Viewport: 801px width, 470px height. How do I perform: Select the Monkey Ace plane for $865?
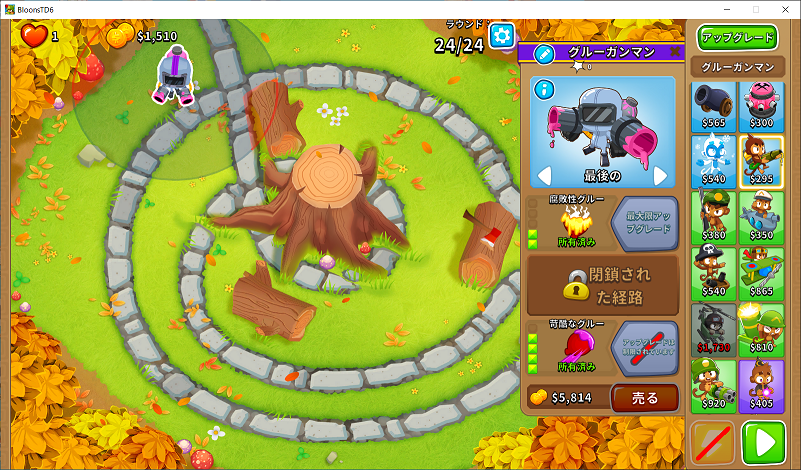(762, 273)
